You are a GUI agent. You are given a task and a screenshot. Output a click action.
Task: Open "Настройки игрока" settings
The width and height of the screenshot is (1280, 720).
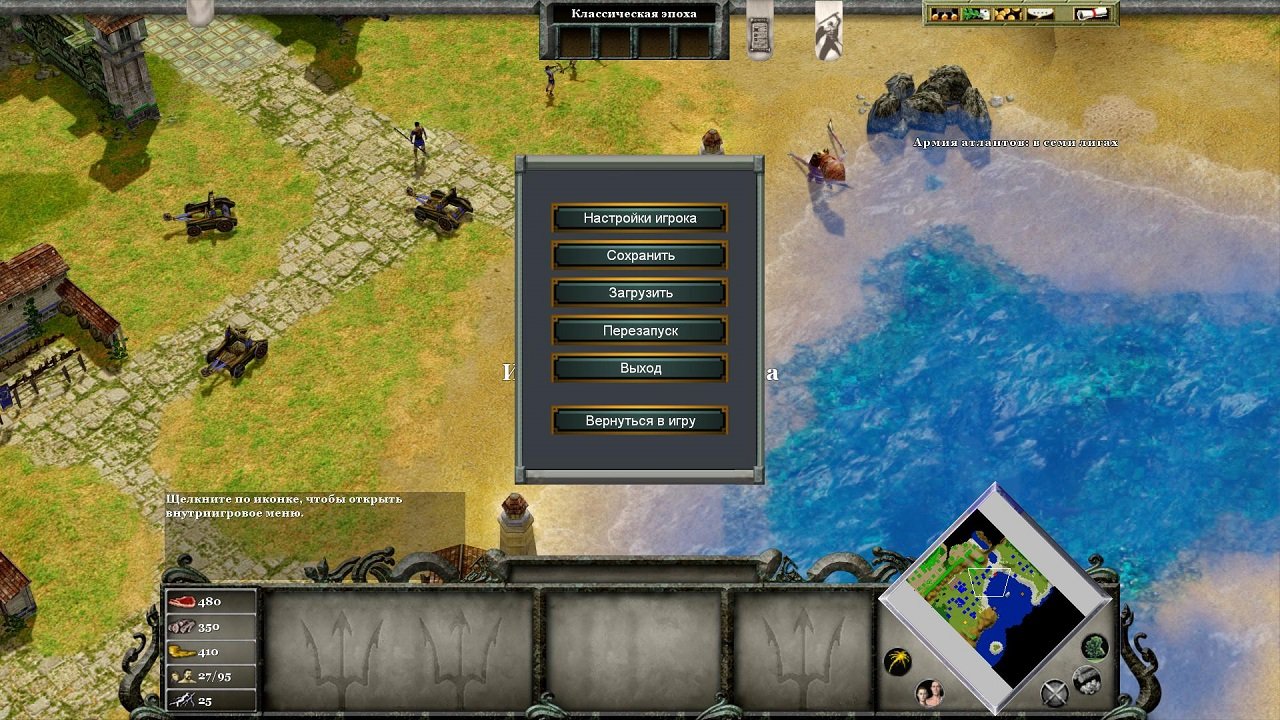point(639,217)
